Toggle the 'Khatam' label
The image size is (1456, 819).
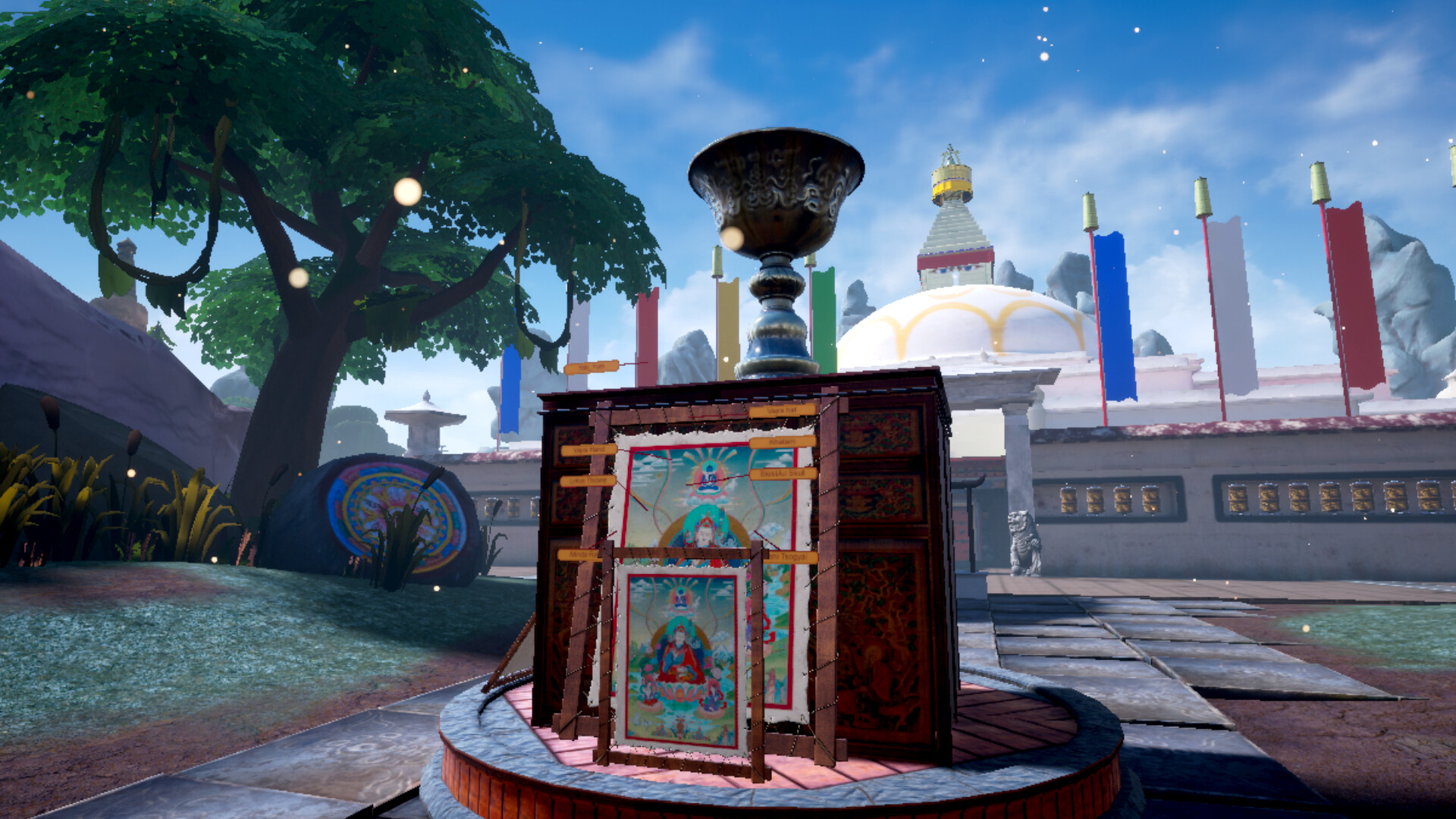click(x=781, y=443)
